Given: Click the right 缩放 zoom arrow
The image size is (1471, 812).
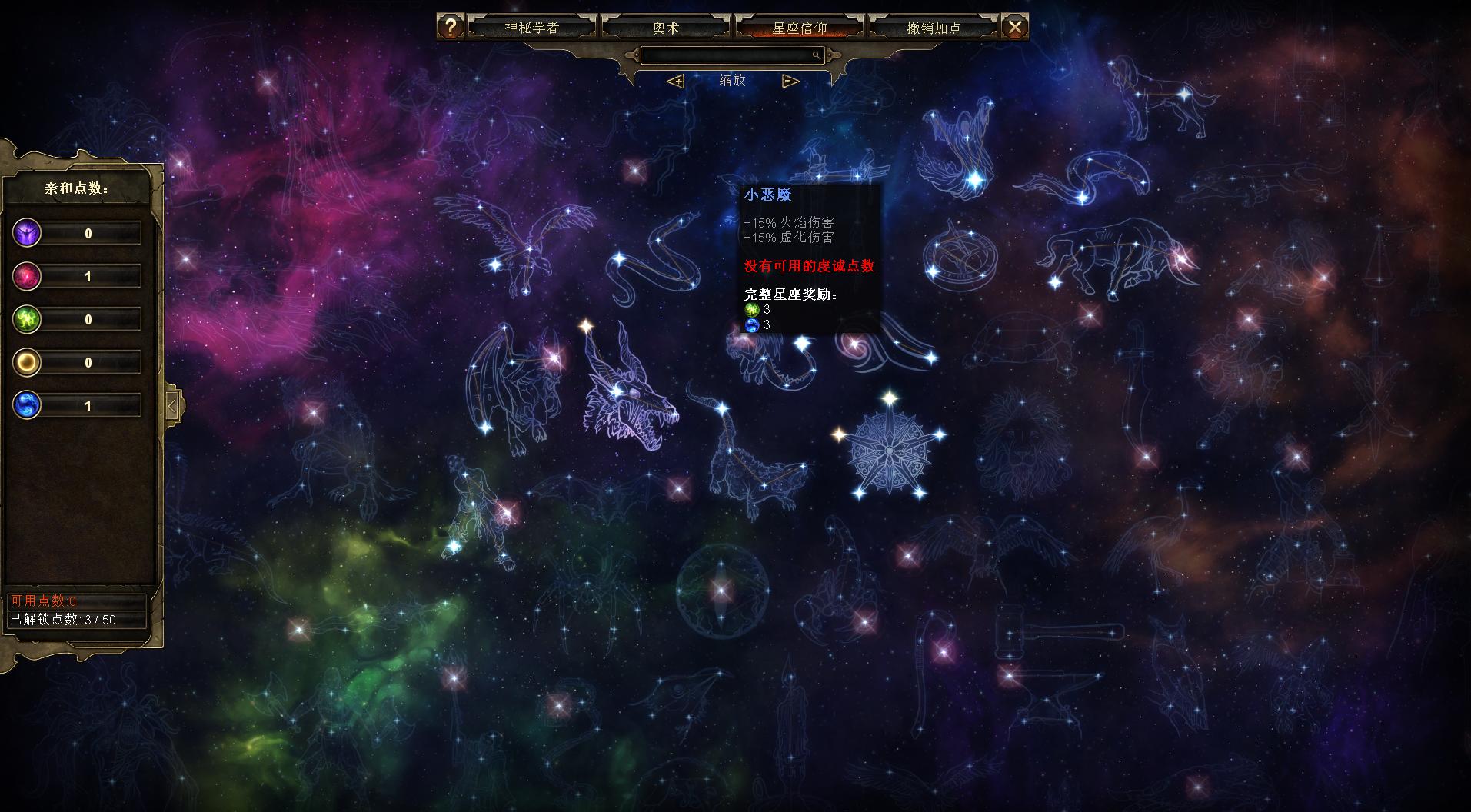Looking at the screenshot, I should coord(790,81).
